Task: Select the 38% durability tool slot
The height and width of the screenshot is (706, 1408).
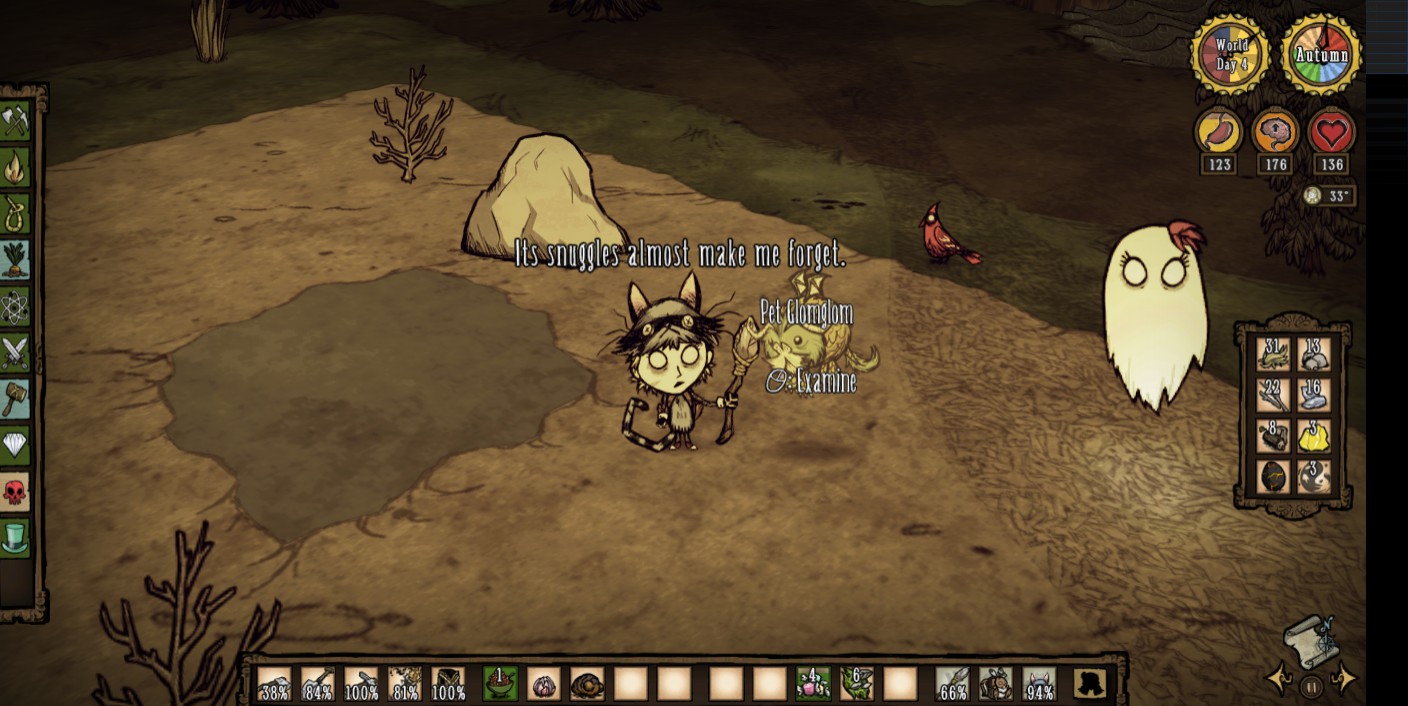Action: pyautogui.click(x=274, y=684)
